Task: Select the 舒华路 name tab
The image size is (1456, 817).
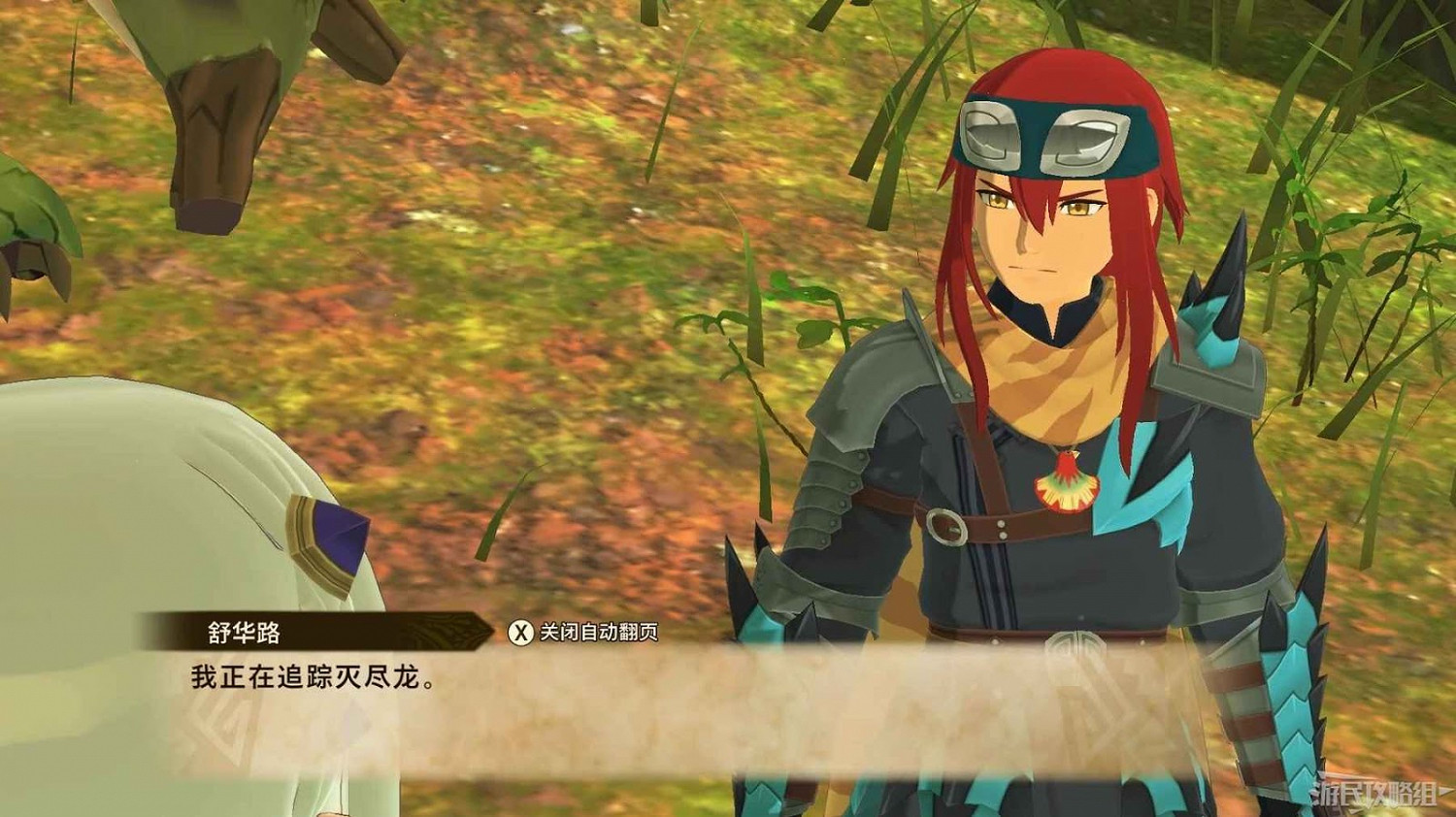Action: pyautogui.click(x=243, y=629)
